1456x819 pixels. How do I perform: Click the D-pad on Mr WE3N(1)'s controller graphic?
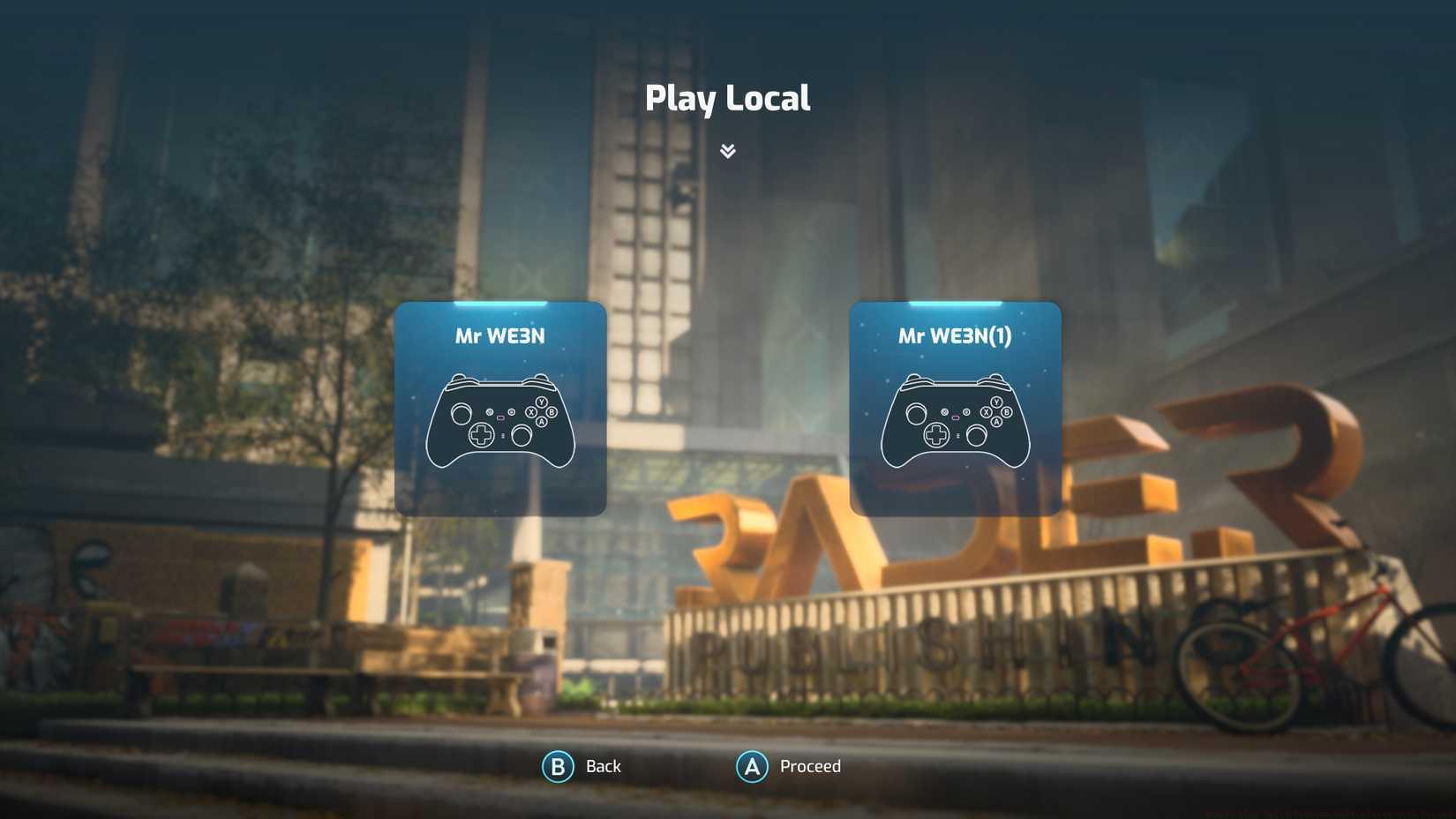click(x=936, y=434)
